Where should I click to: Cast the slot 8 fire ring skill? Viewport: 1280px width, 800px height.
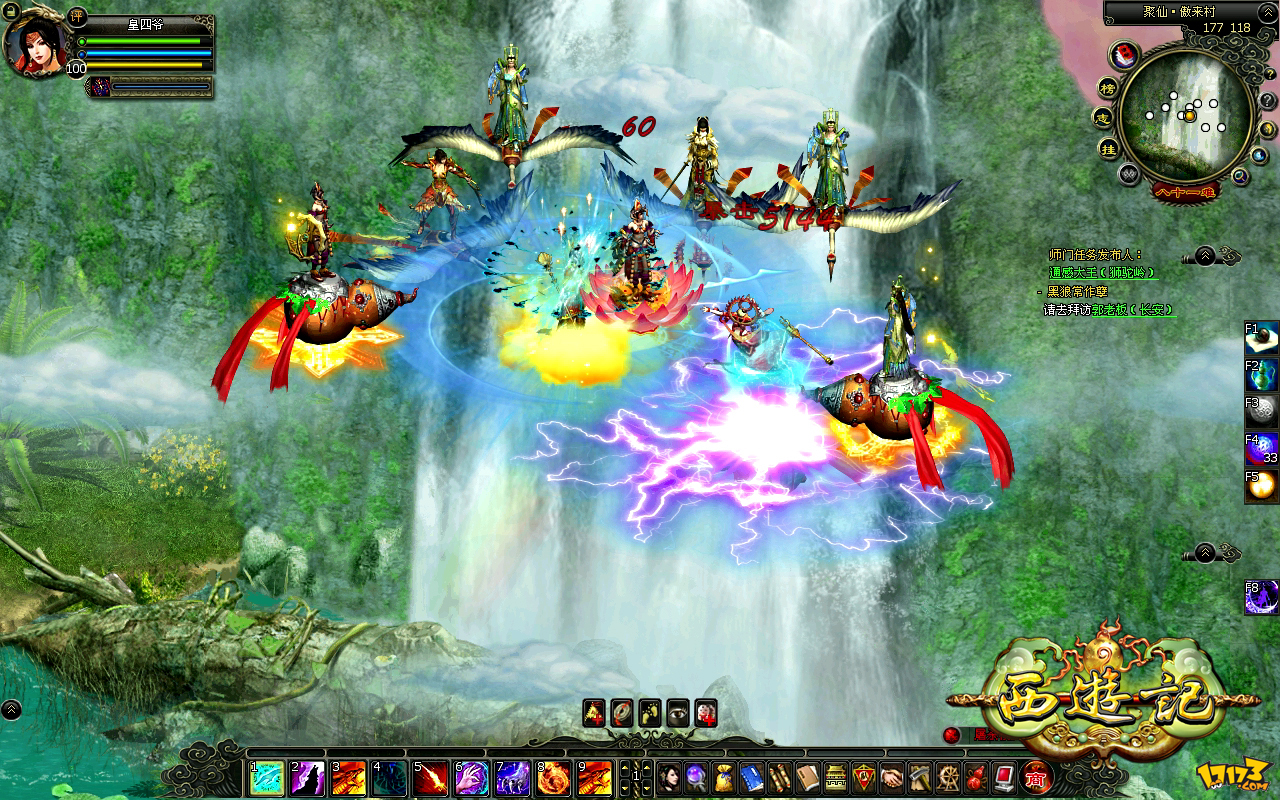pyautogui.click(x=553, y=778)
